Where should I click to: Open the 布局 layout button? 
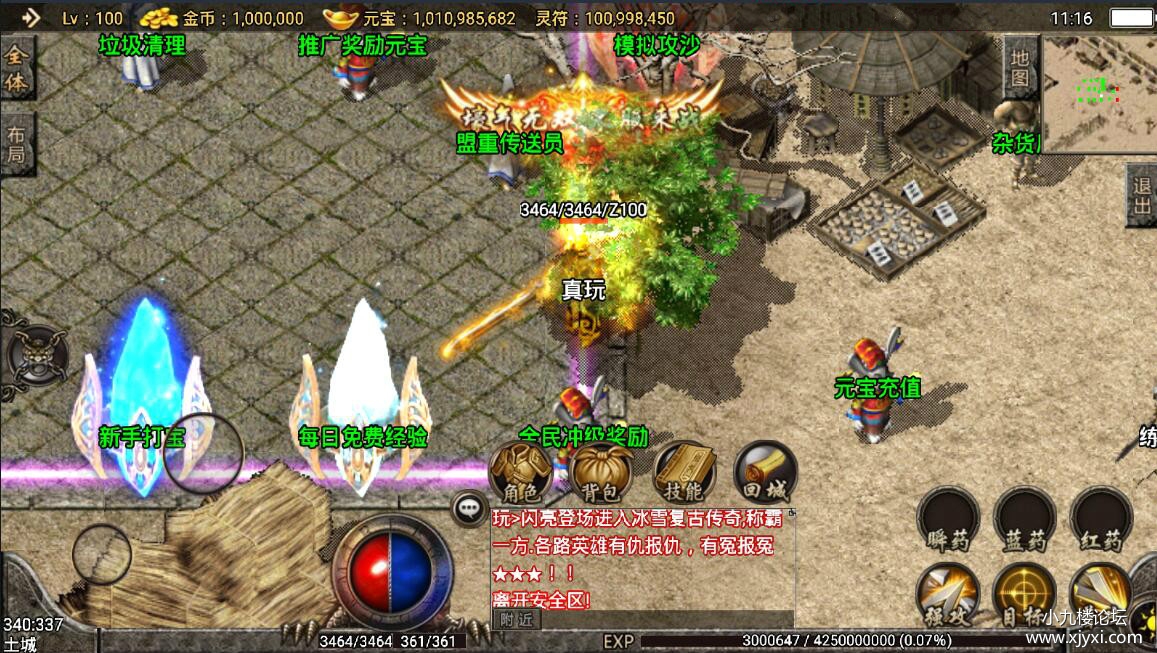(x=17, y=144)
